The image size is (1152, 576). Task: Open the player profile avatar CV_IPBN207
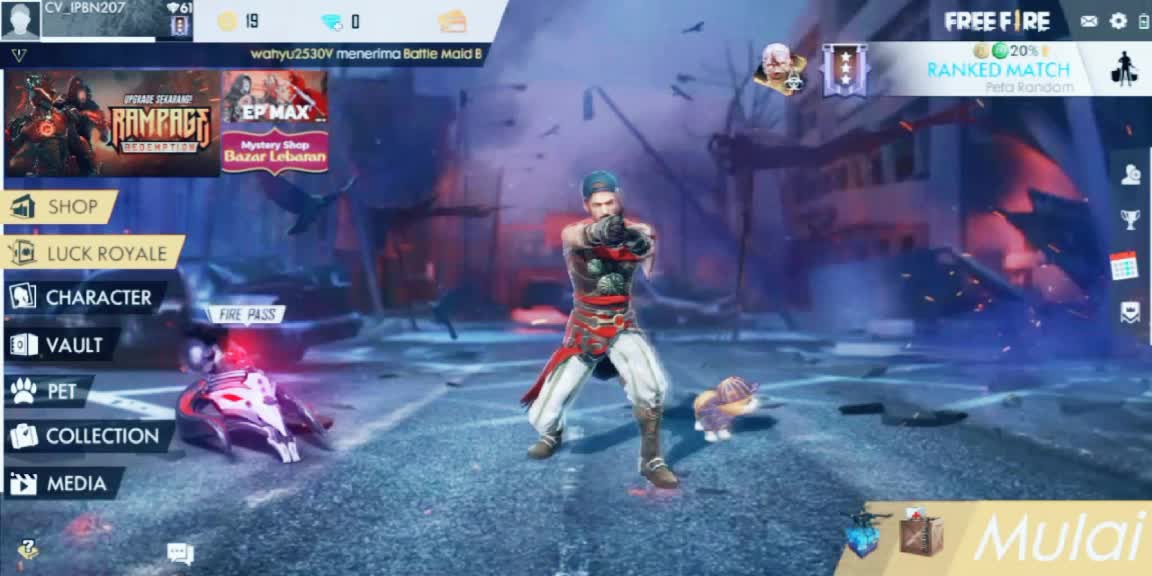click(21, 20)
